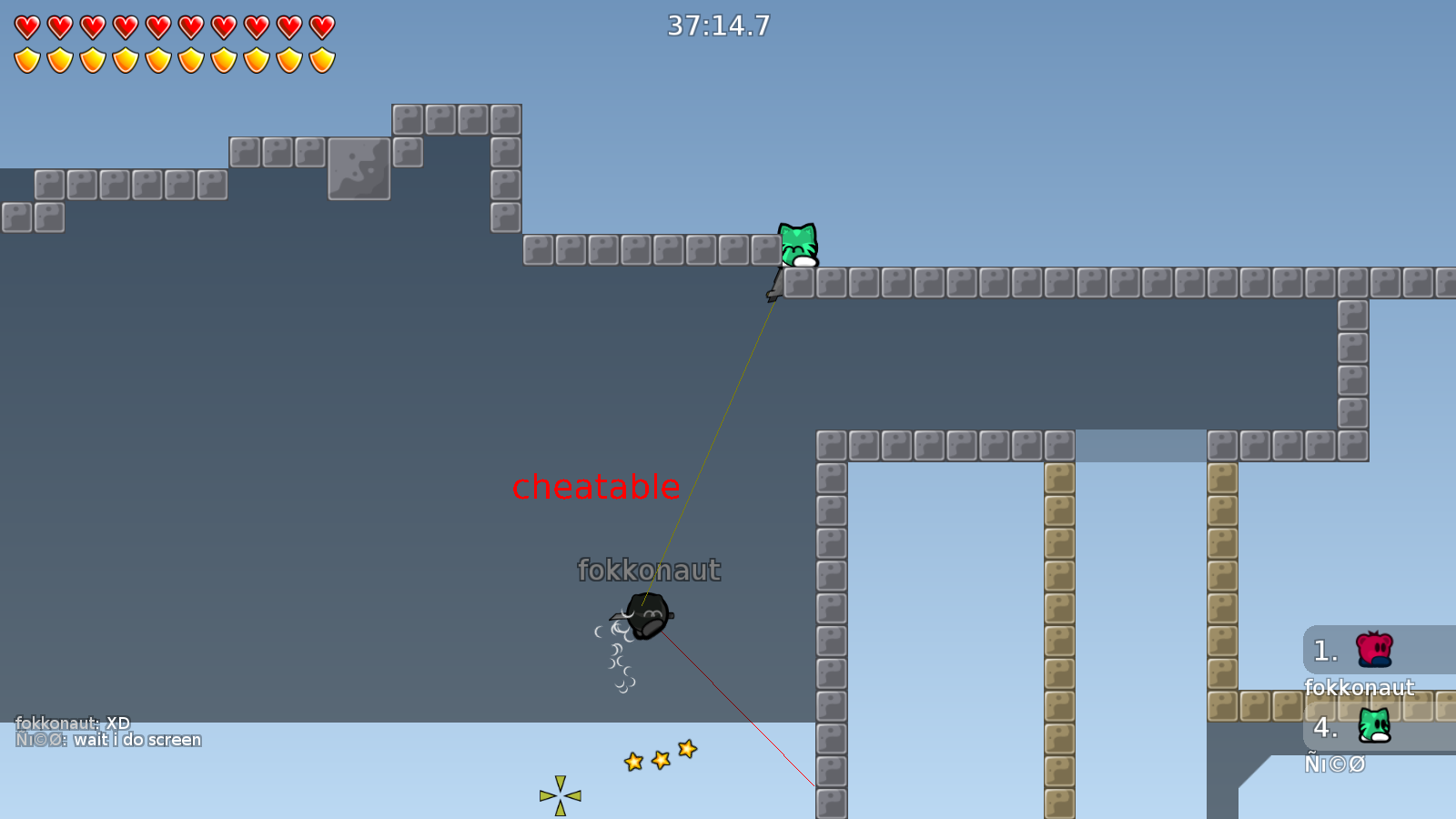Click the name tag 'fokkonaut' above the ninja
Image resolution: width=1456 pixels, height=819 pixels.
click(648, 571)
